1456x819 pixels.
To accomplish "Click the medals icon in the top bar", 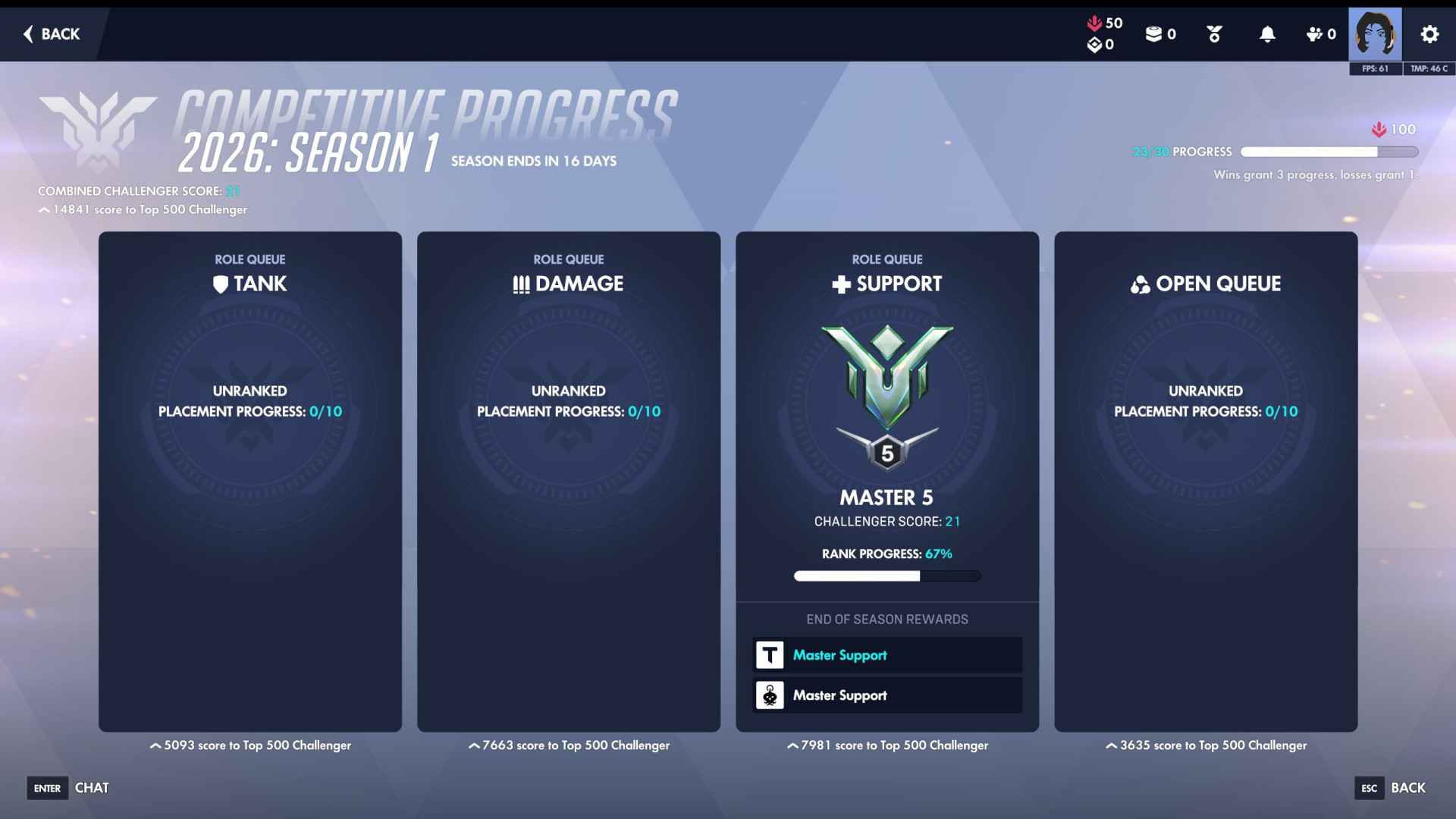I will [x=1213, y=34].
